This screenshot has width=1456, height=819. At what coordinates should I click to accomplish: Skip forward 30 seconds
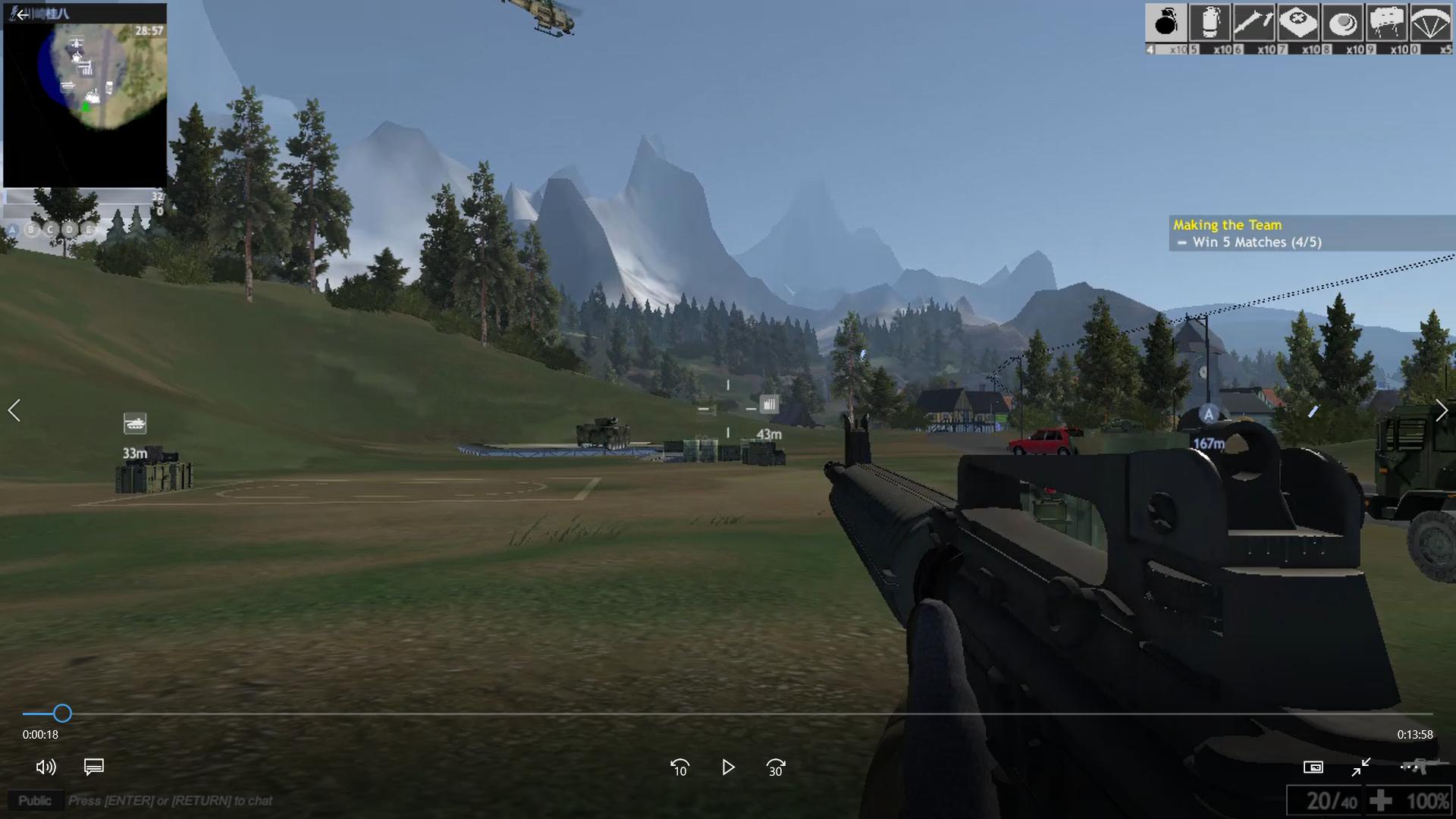(x=775, y=768)
